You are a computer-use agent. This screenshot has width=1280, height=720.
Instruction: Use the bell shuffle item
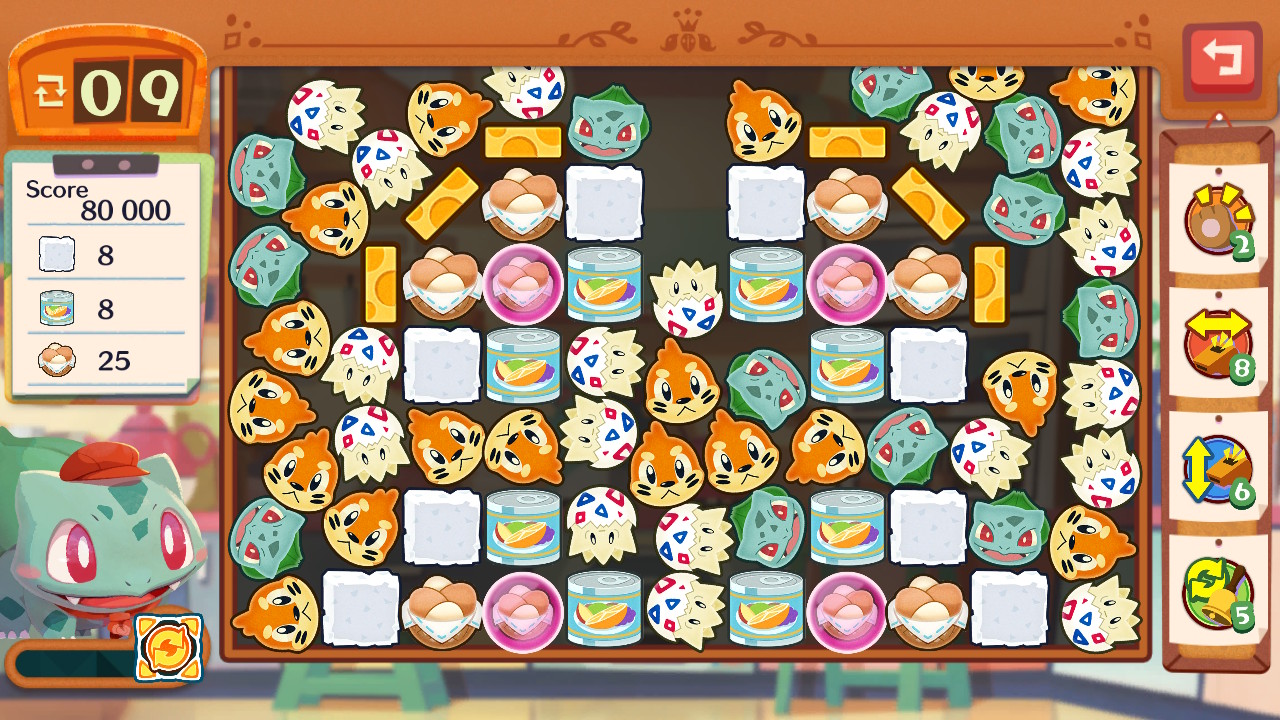[x=1217, y=592]
